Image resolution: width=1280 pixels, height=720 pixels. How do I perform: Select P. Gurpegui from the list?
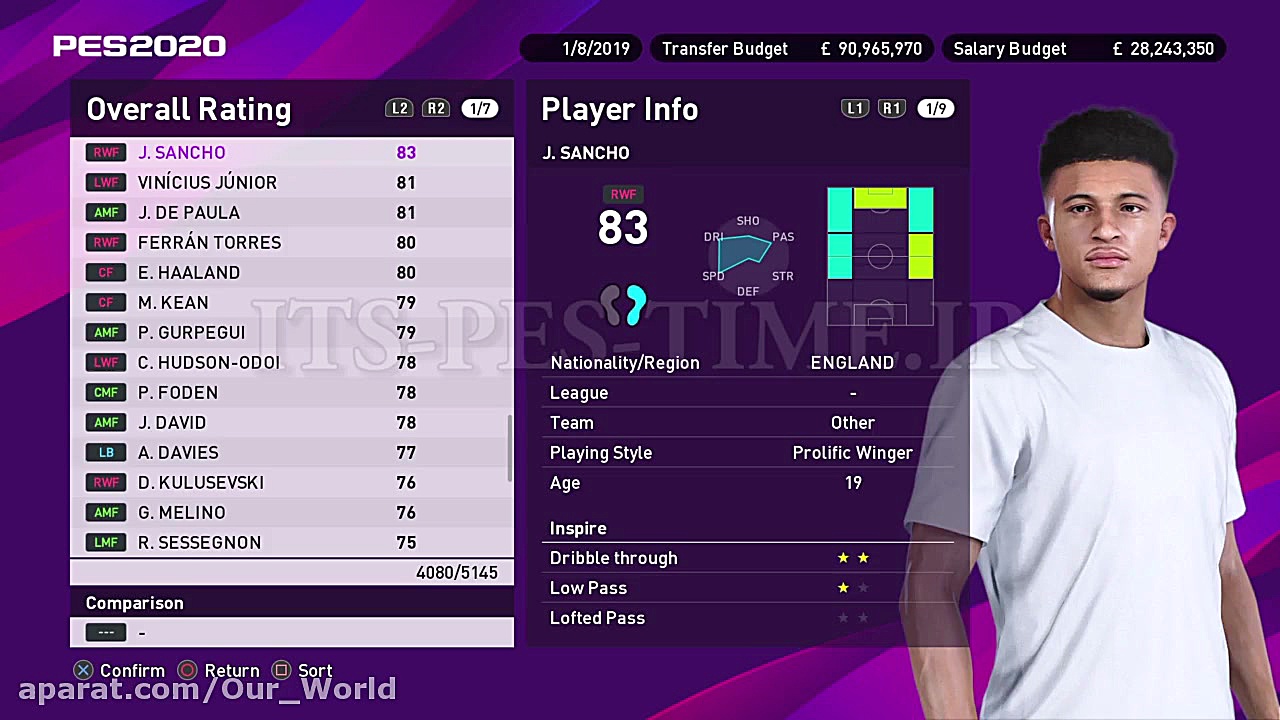point(290,332)
